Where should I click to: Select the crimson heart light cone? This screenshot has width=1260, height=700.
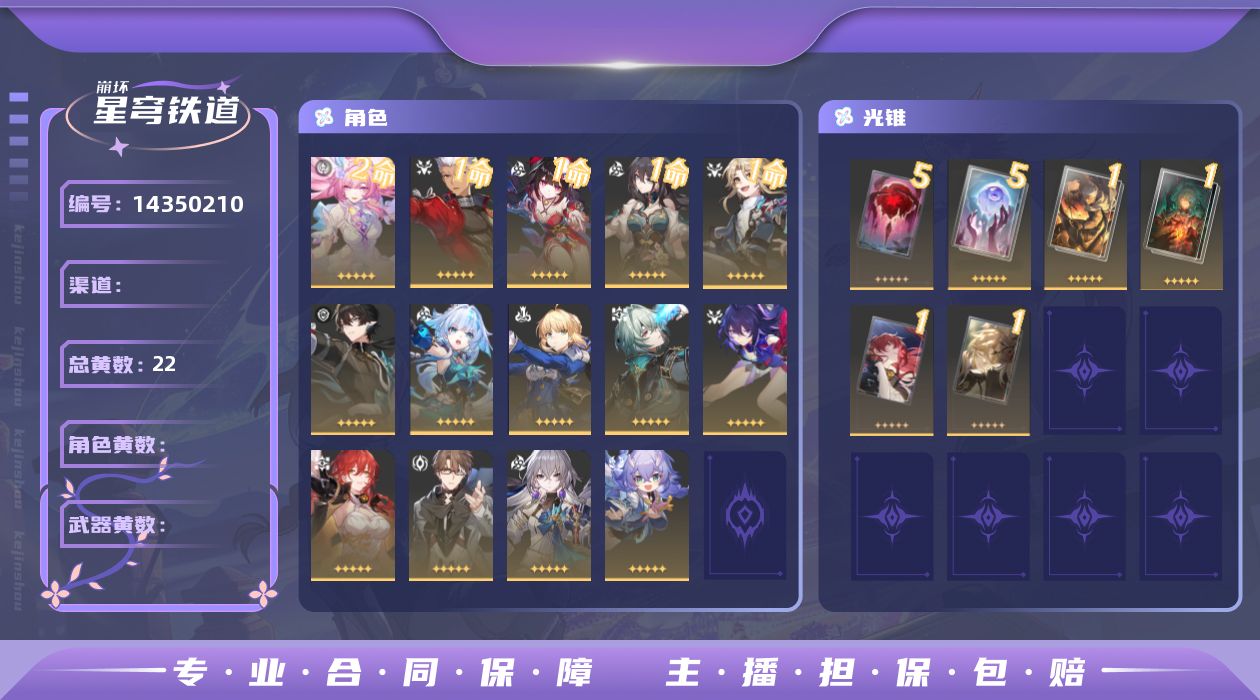891,224
